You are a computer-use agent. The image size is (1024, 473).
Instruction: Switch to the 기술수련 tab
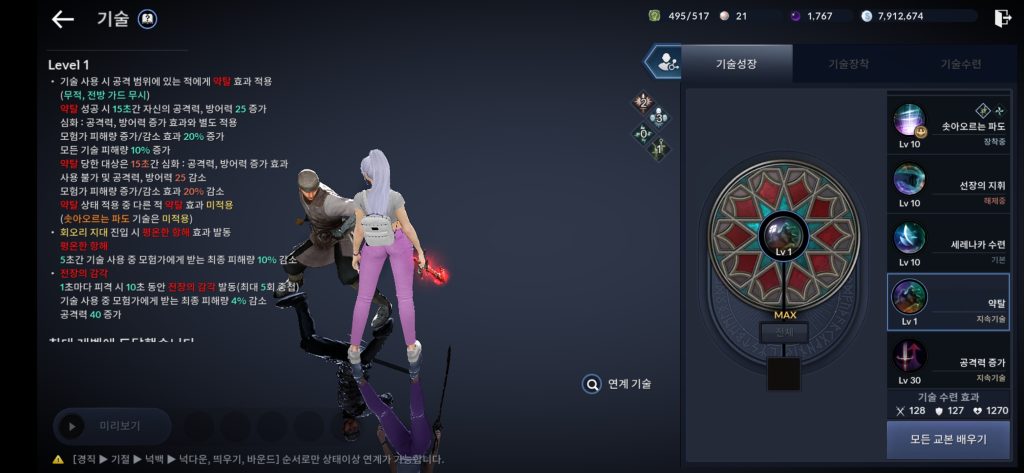pyautogui.click(x=960, y=64)
